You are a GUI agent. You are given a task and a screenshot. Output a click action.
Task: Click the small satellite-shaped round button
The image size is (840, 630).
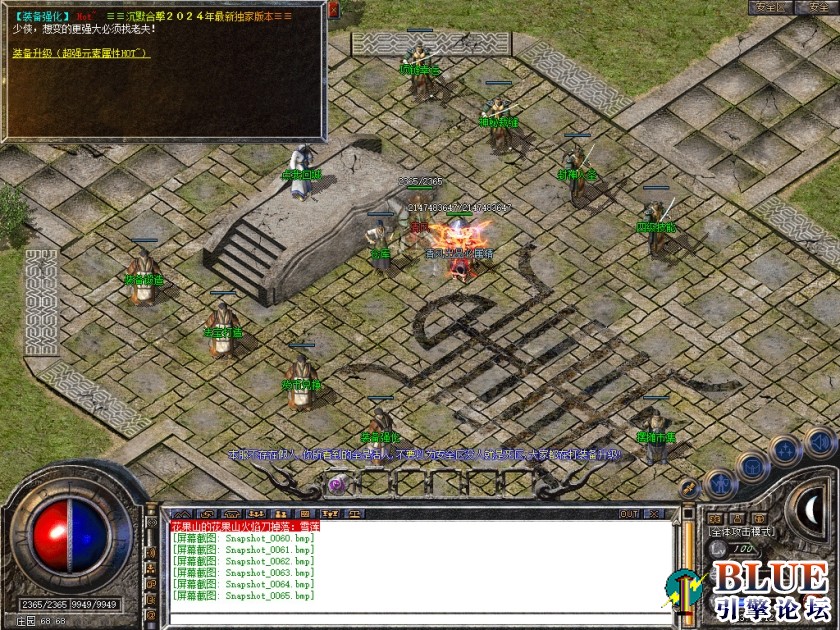(x=689, y=489)
